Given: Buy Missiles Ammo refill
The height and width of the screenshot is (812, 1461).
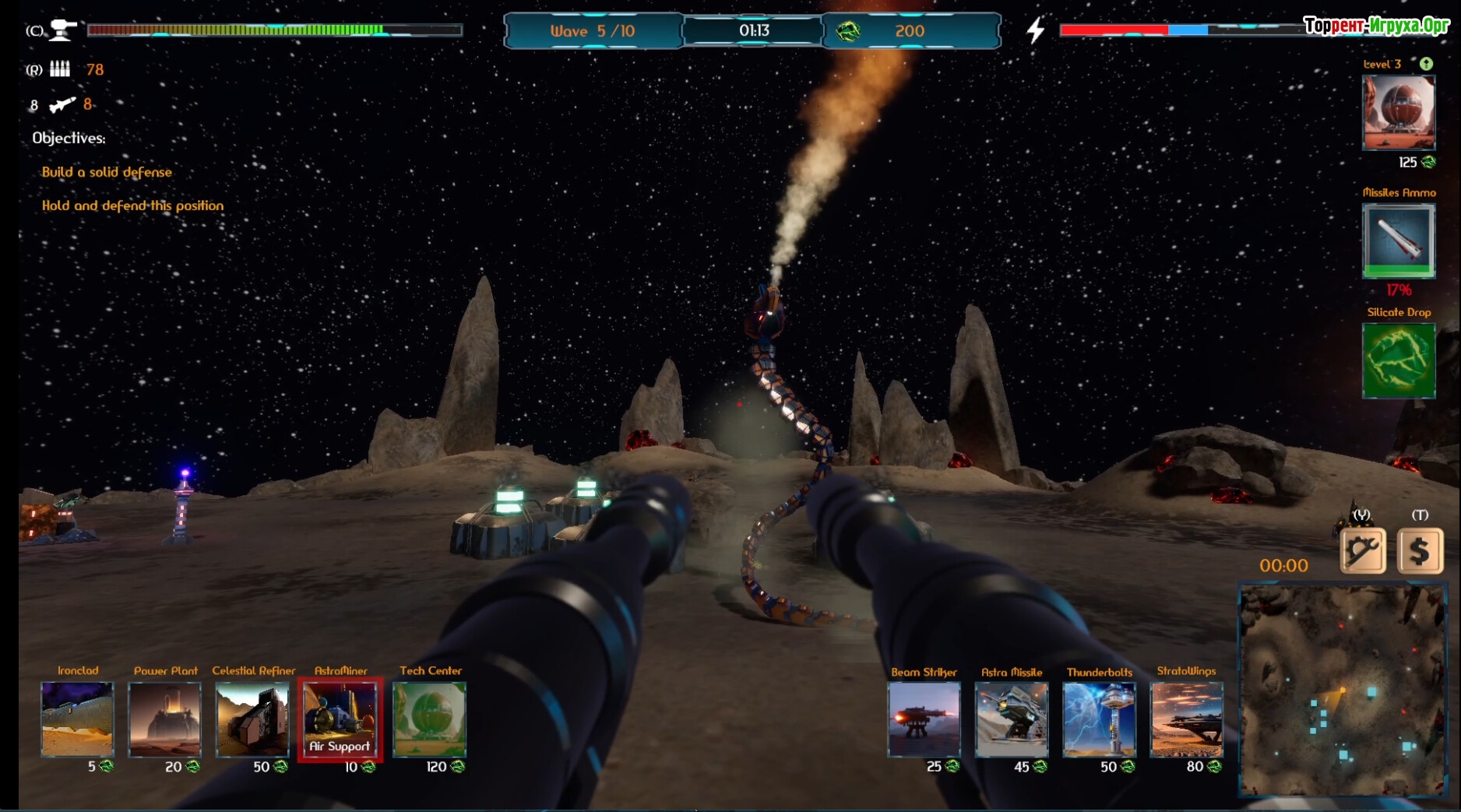Looking at the screenshot, I should (x=1398, y=240).
